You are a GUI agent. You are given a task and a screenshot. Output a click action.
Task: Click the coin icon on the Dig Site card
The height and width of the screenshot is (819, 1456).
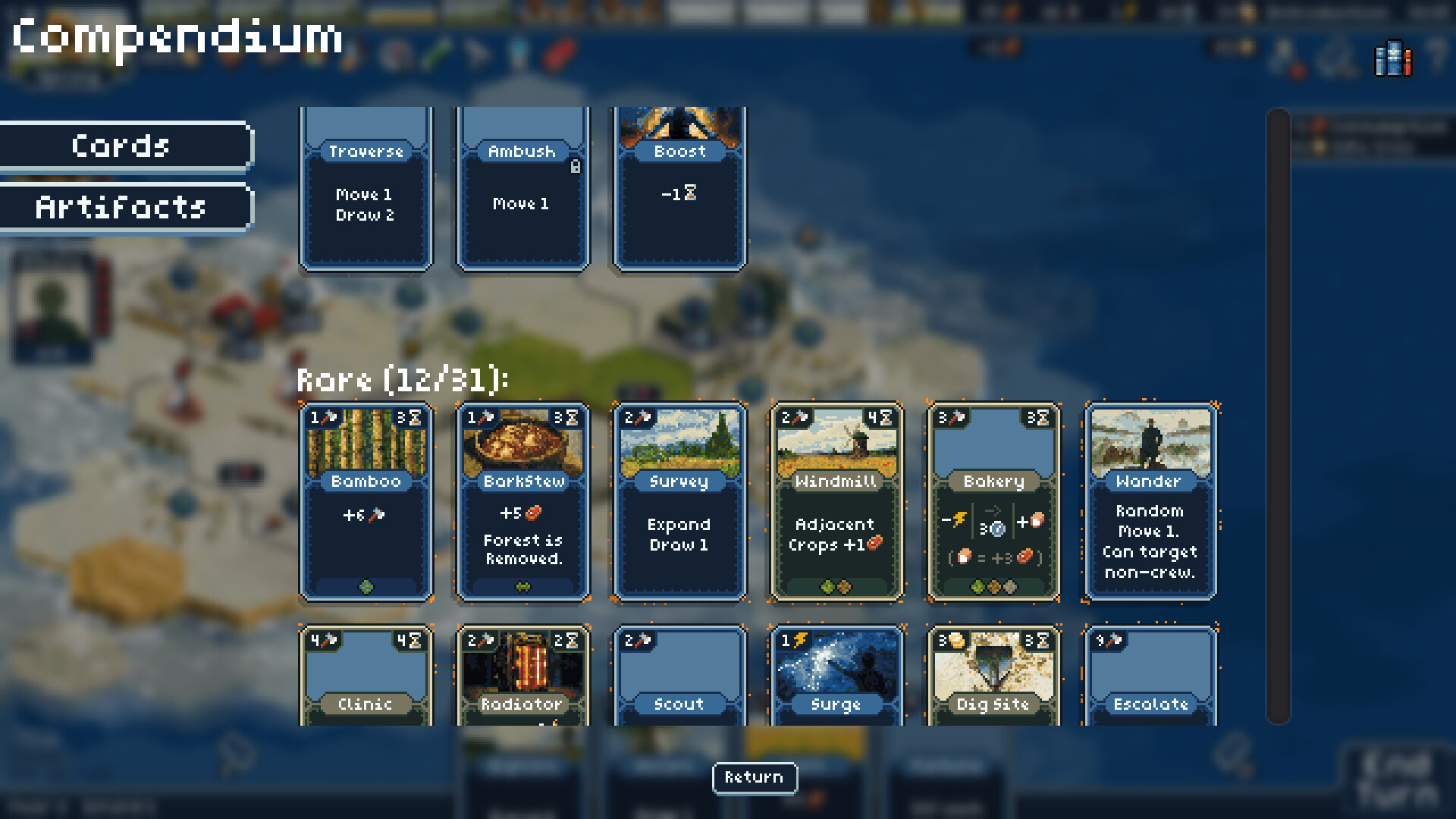coord(957,641)
